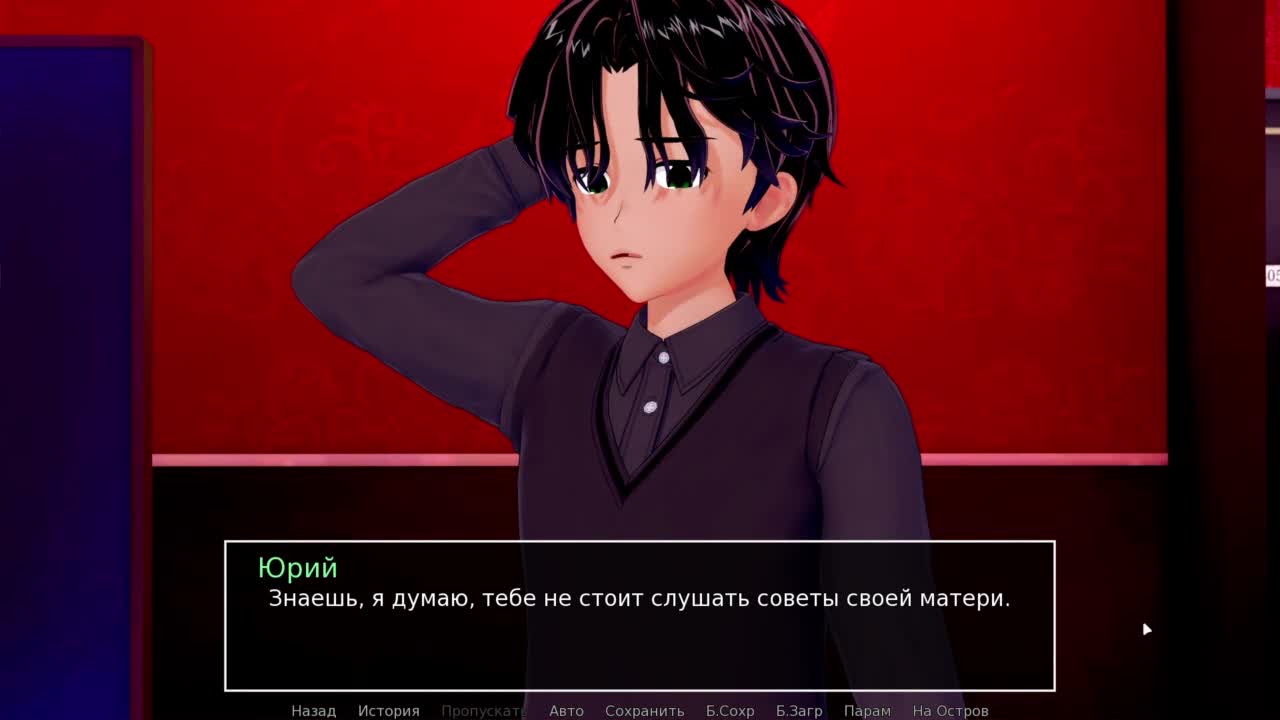Go back with the Назад button

[x=313, y=710]
